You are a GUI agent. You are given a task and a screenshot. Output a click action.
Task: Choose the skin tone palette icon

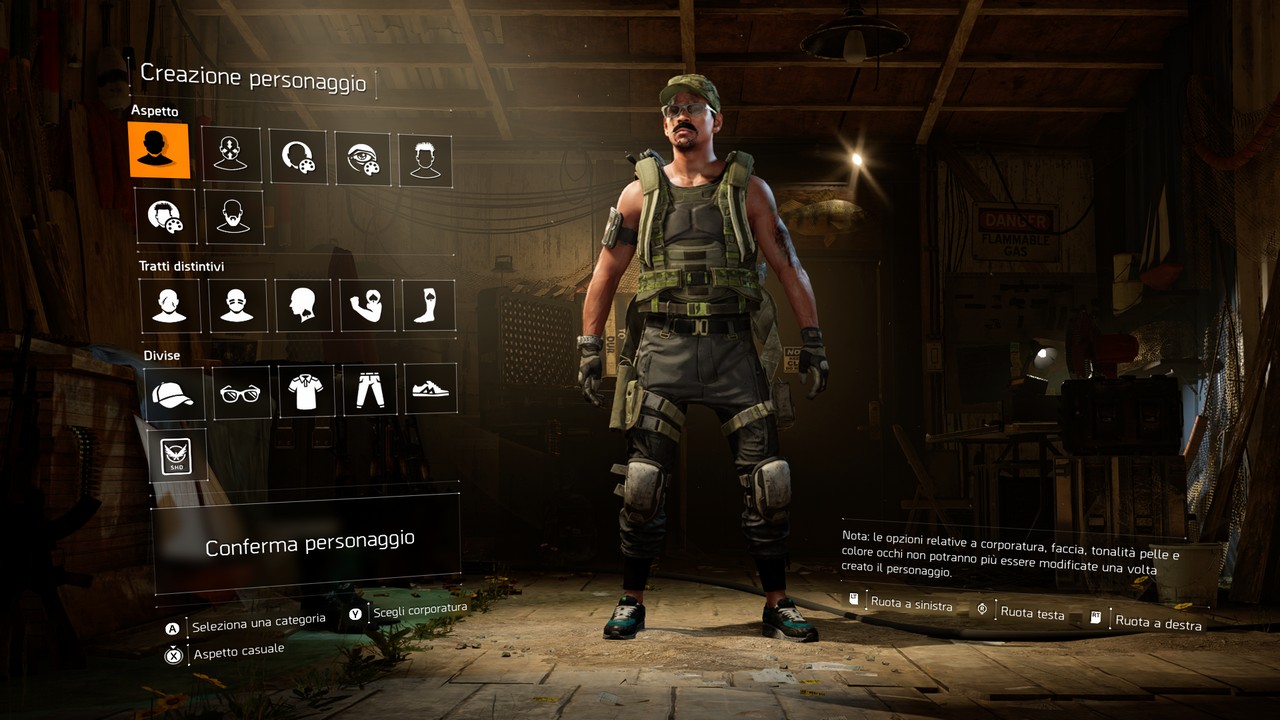pyautogui.click(x=298, y=157)
